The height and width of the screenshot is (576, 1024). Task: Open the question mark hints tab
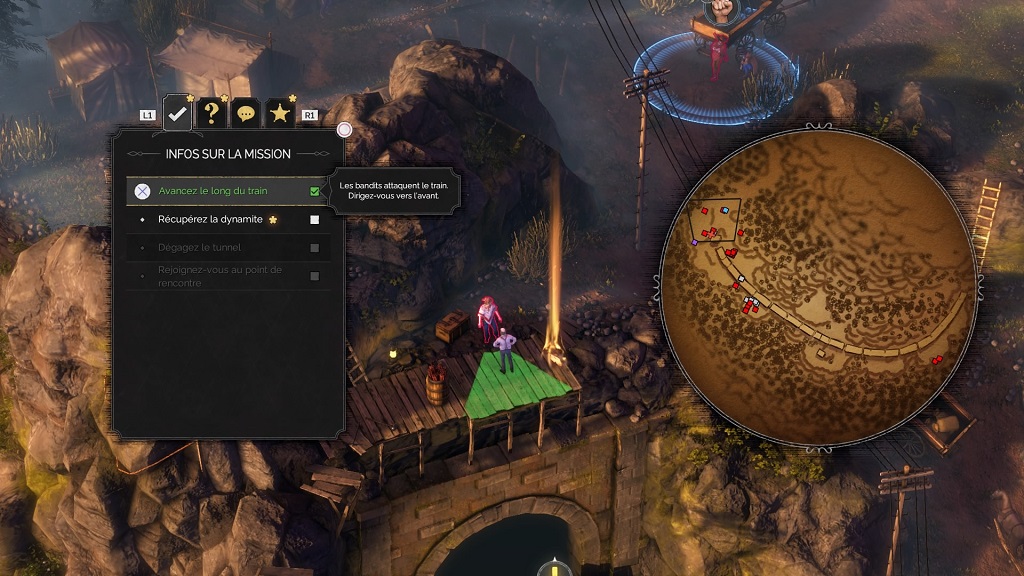[212, 113]
